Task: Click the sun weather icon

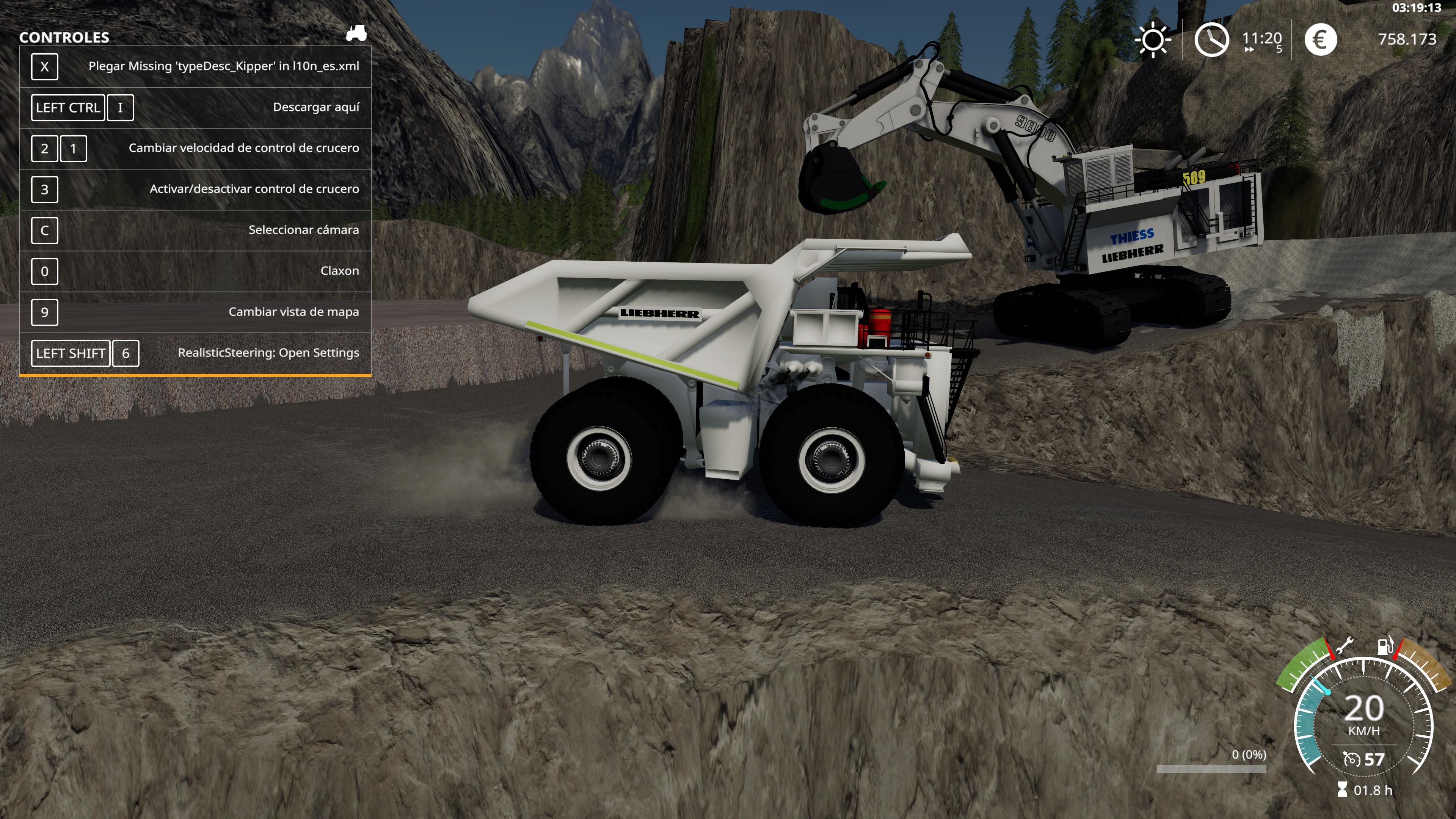Action: pyautogui.click(x=1153, y=39)
